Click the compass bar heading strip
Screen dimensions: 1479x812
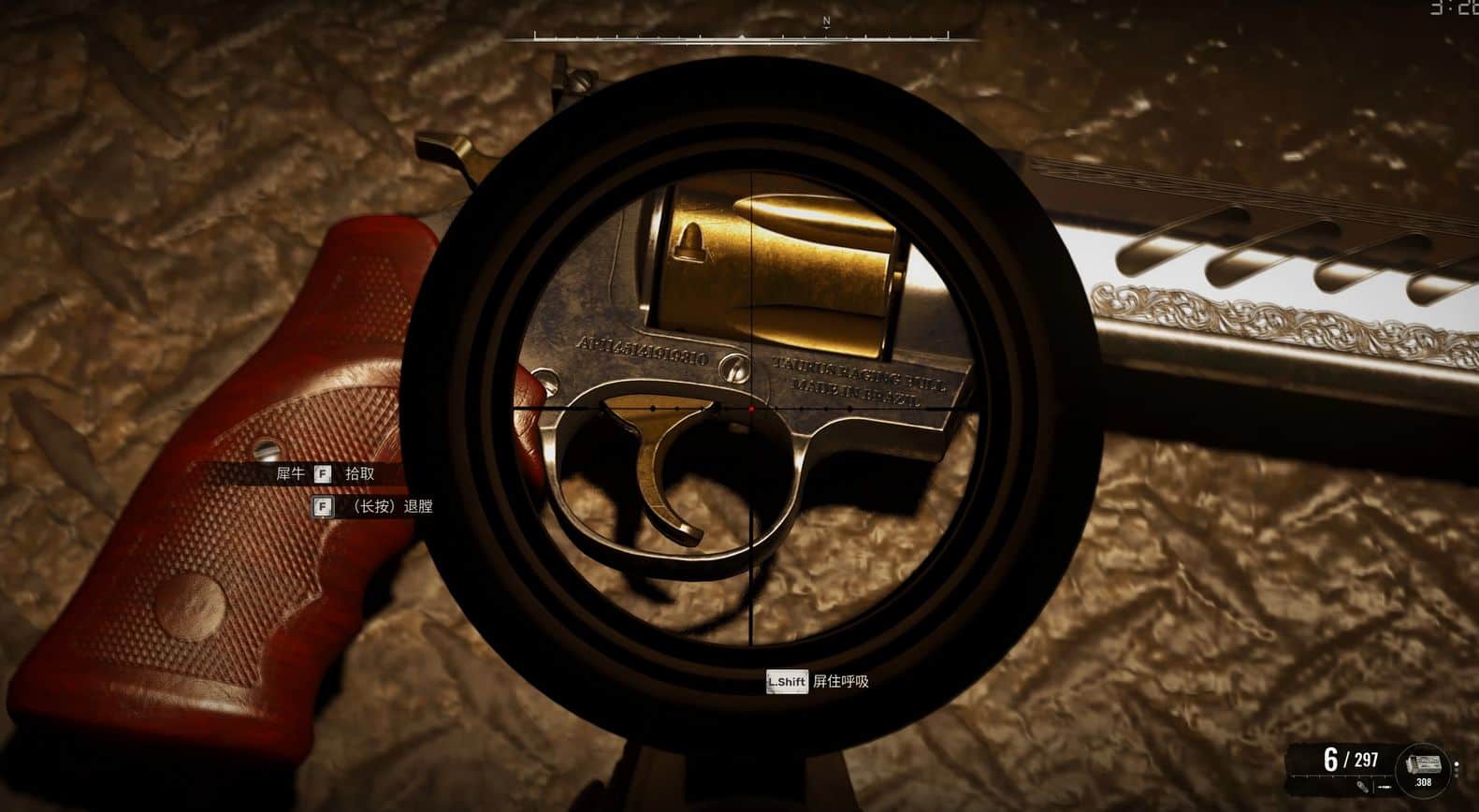(741, 37)
